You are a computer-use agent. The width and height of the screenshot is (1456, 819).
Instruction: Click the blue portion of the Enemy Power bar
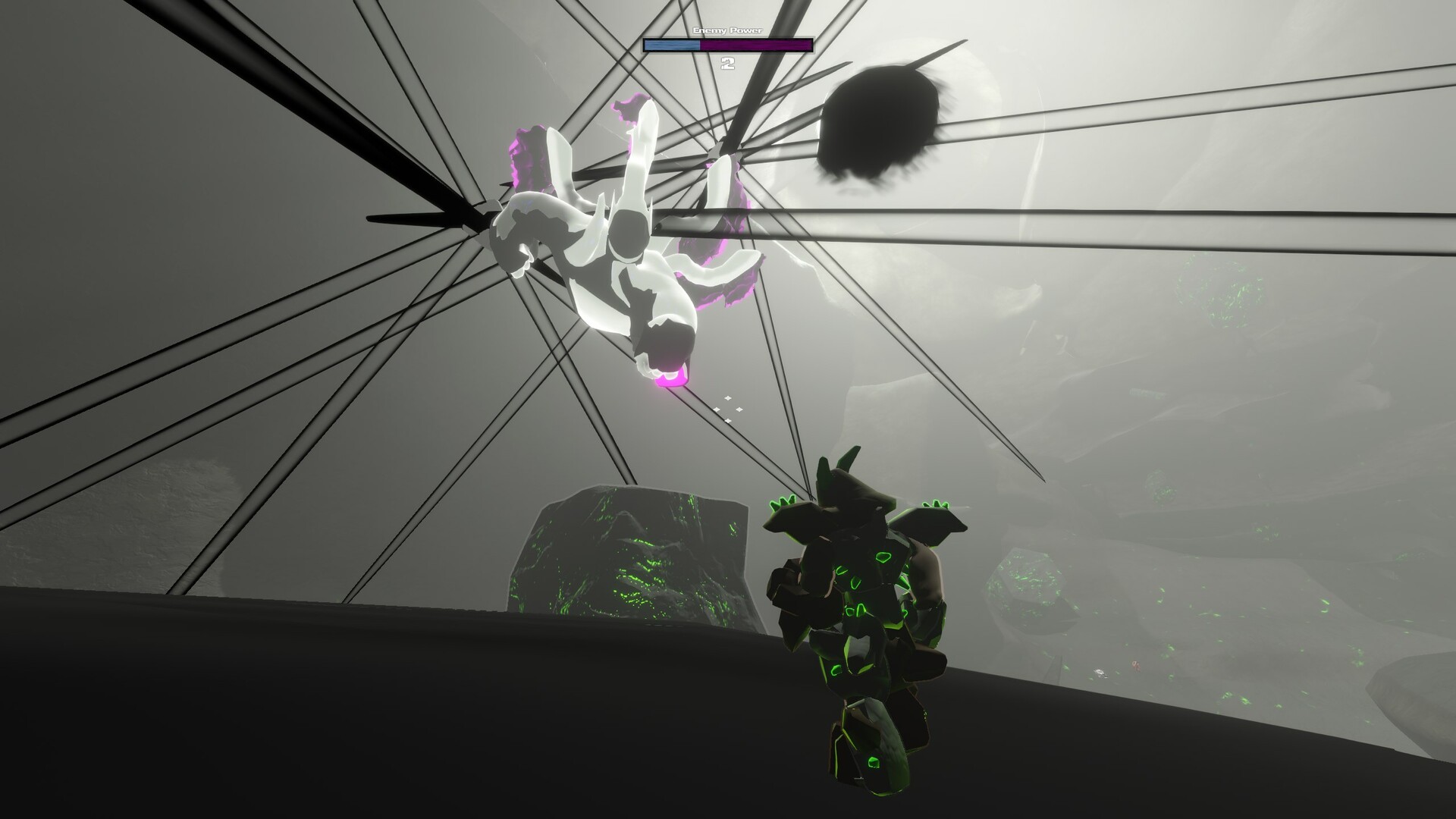(671, 45)
